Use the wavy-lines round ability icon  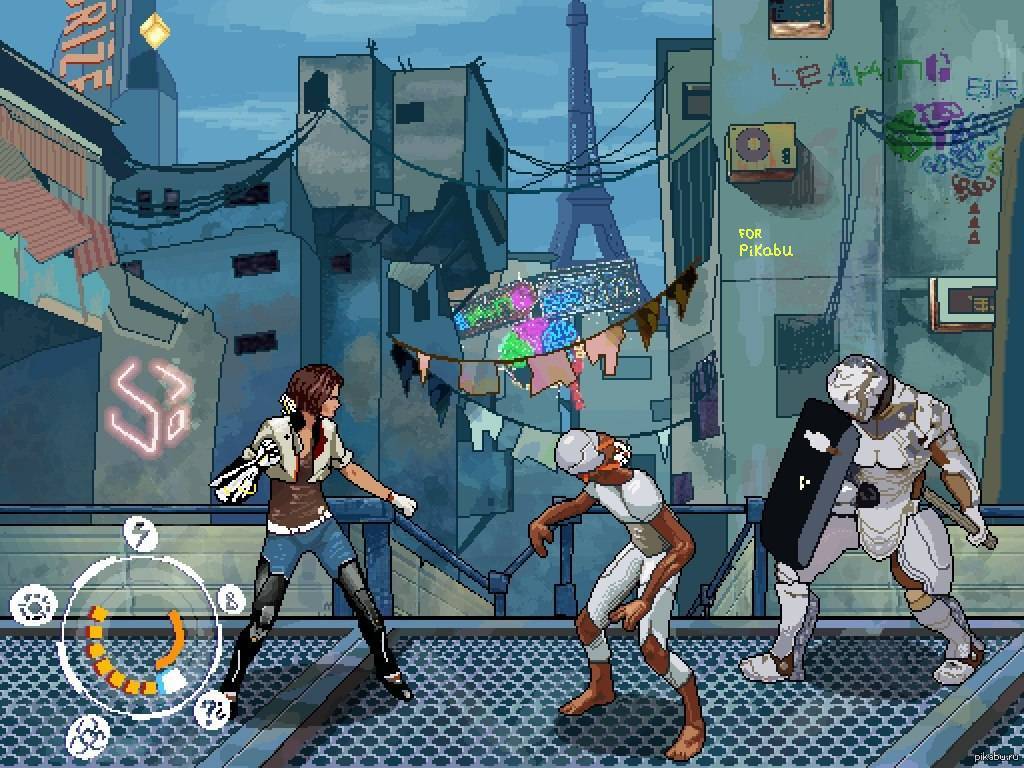215,712
